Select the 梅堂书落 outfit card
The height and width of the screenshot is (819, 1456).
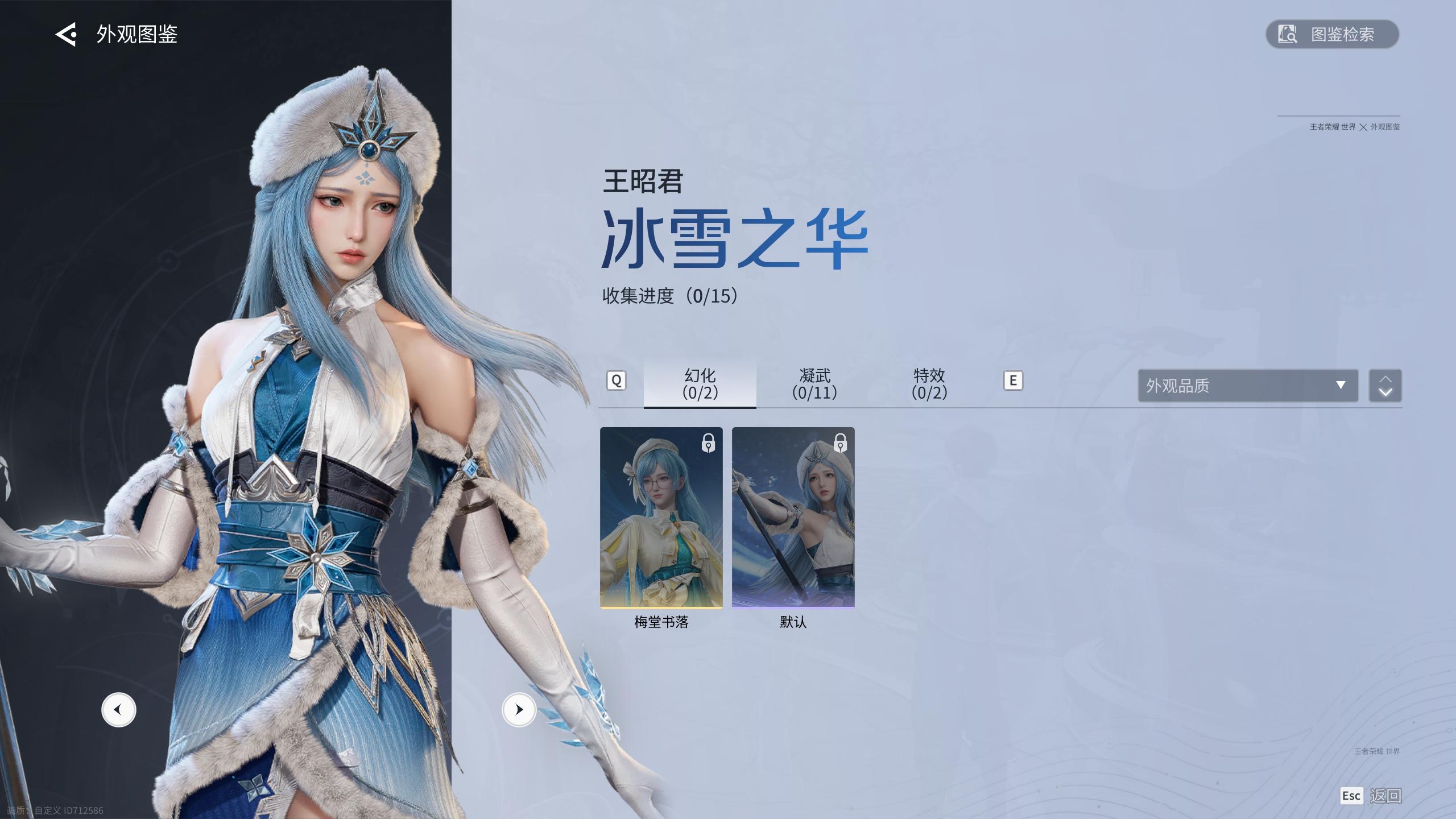[661, 518]
